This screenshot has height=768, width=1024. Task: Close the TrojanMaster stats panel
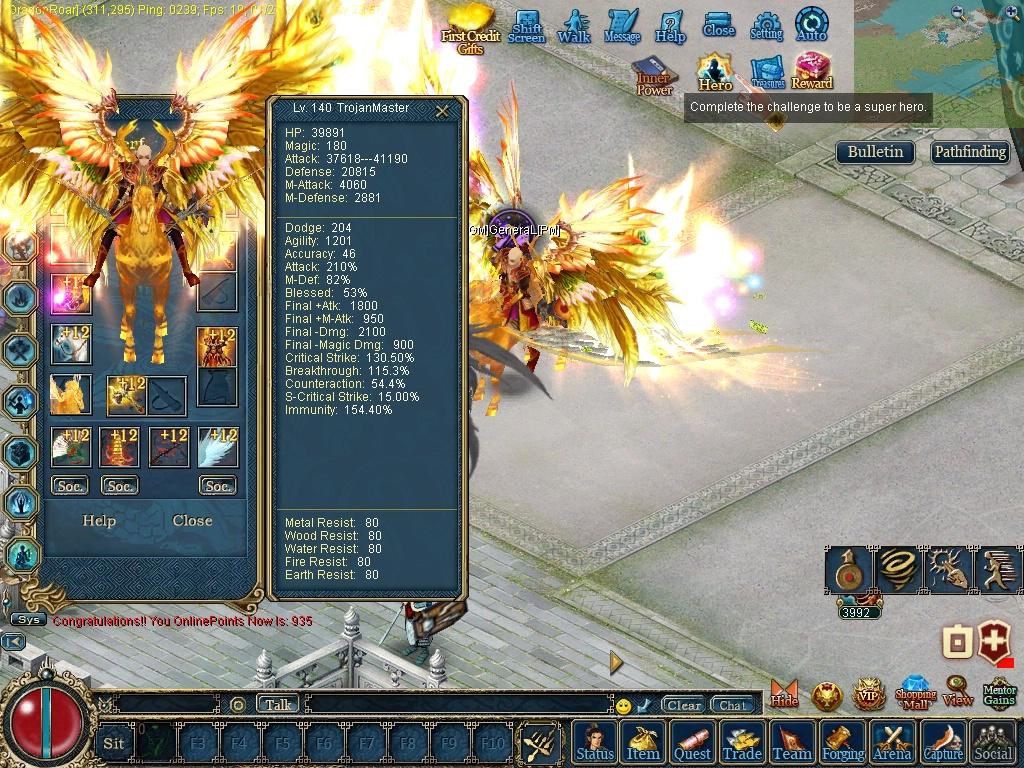[442, 111]
